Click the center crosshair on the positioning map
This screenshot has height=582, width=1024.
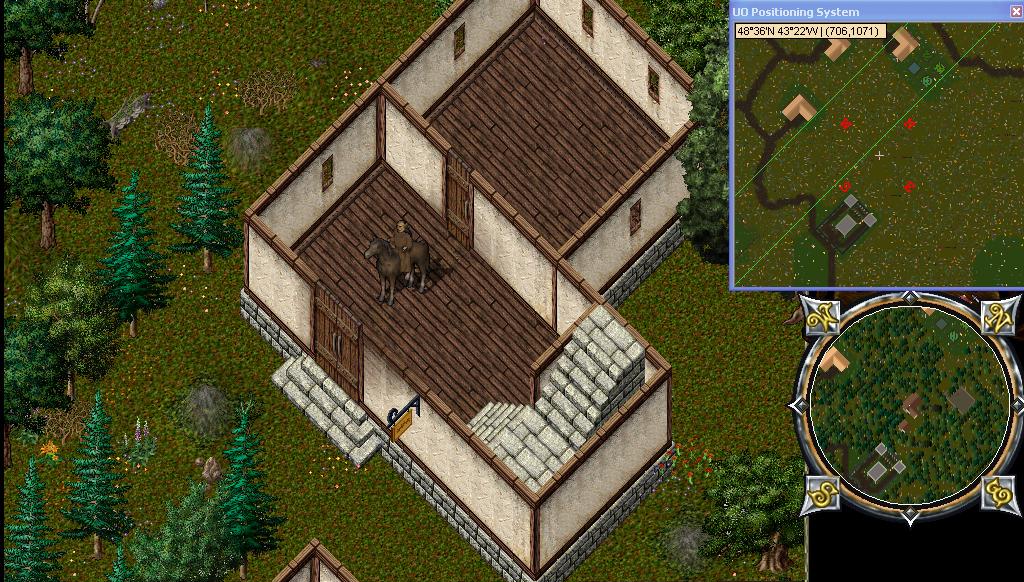(880, 155)
